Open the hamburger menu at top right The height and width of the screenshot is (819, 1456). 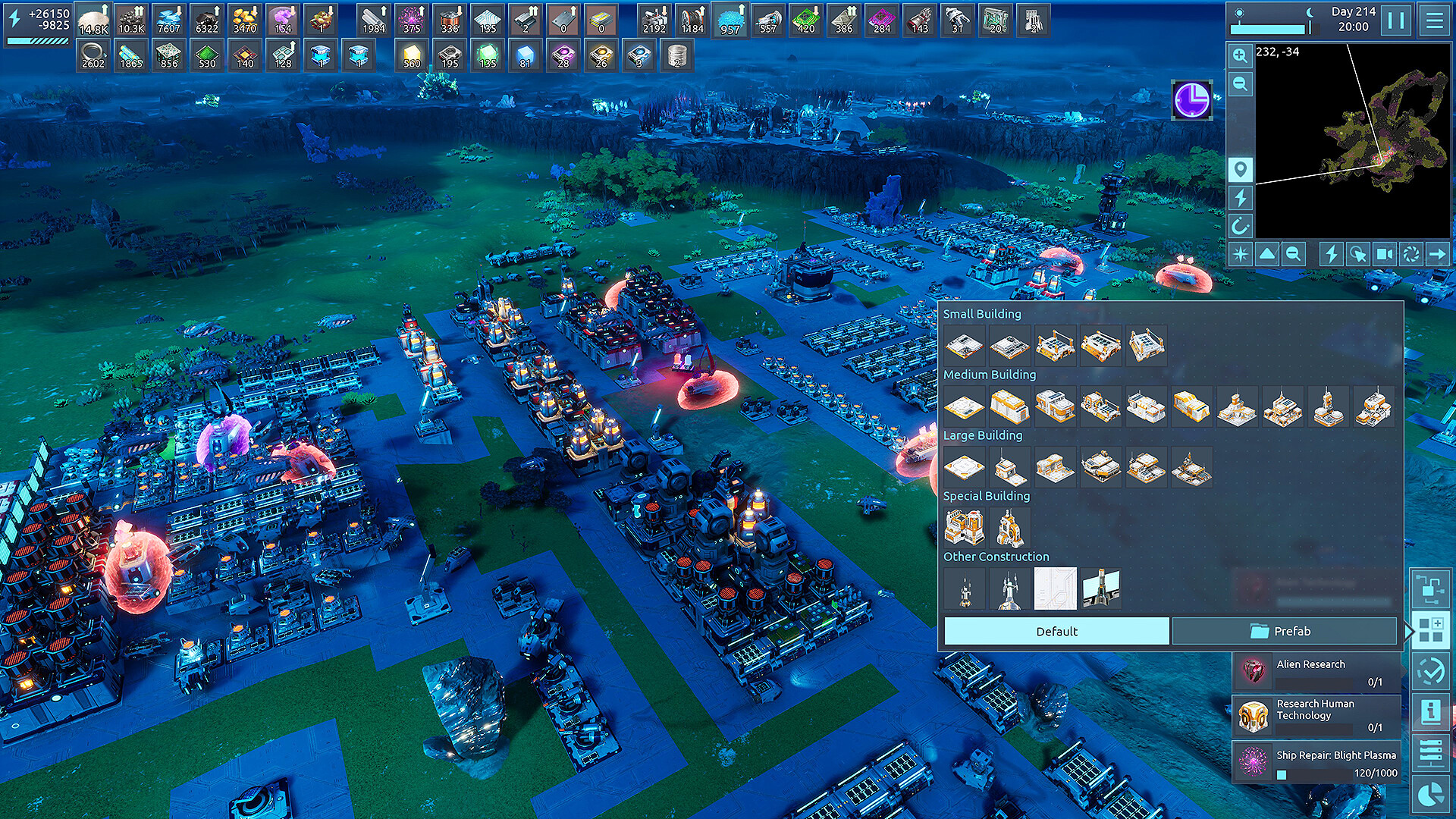(x=1436, y=22)
